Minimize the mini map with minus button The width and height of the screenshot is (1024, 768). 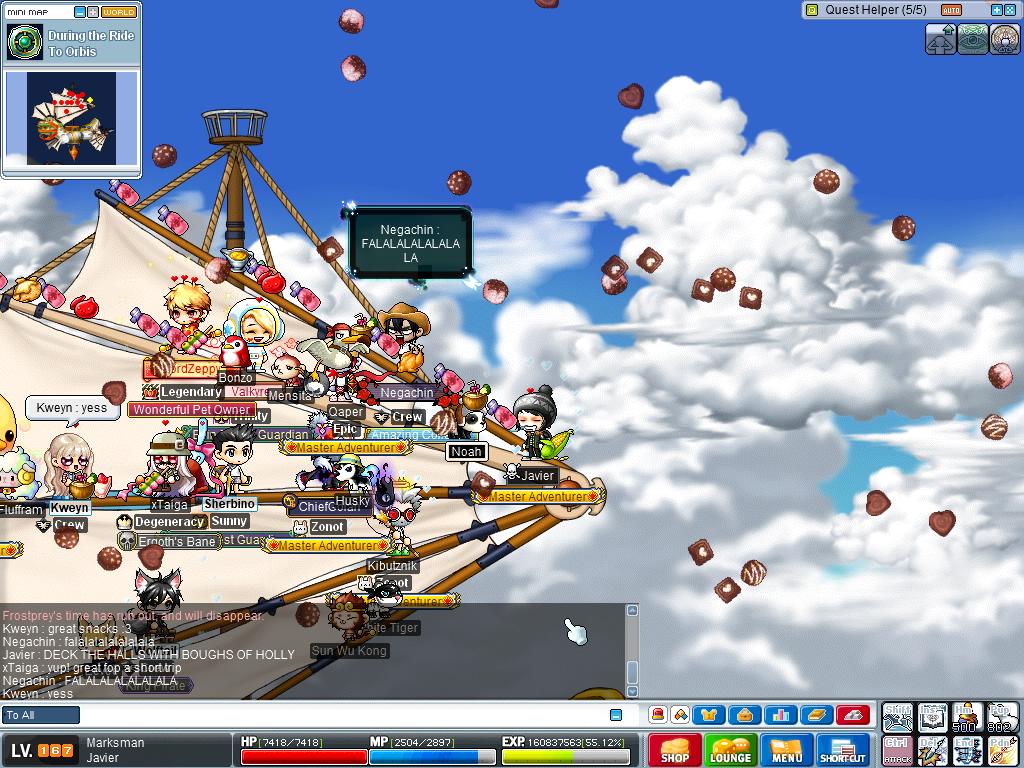tap(80, 12)
